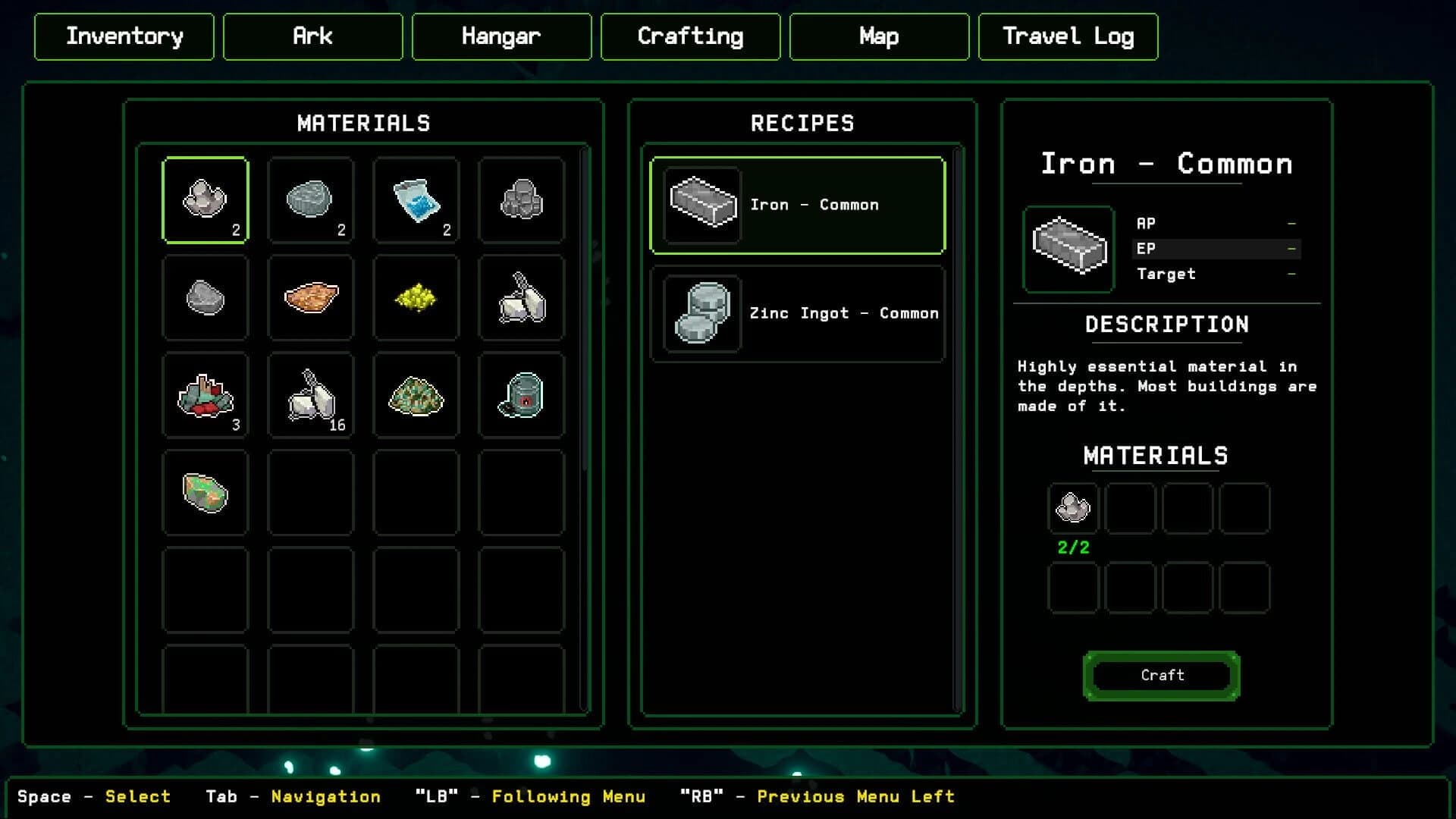The image size is (1456, 819).
Task: Open the Map tab
Action: click(x=878, y=36)
